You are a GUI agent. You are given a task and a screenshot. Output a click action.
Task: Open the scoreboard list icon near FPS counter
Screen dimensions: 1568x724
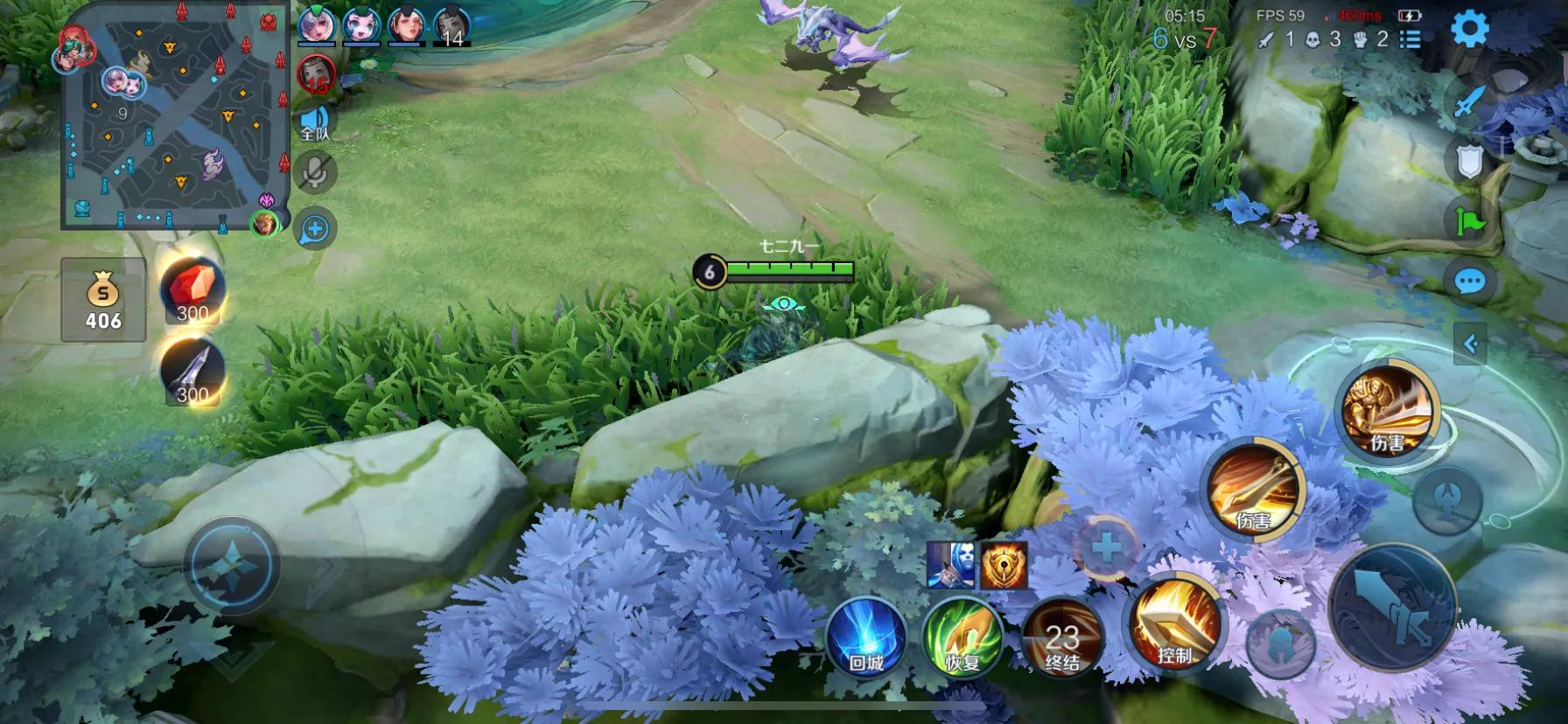(x=1410, y=39)
